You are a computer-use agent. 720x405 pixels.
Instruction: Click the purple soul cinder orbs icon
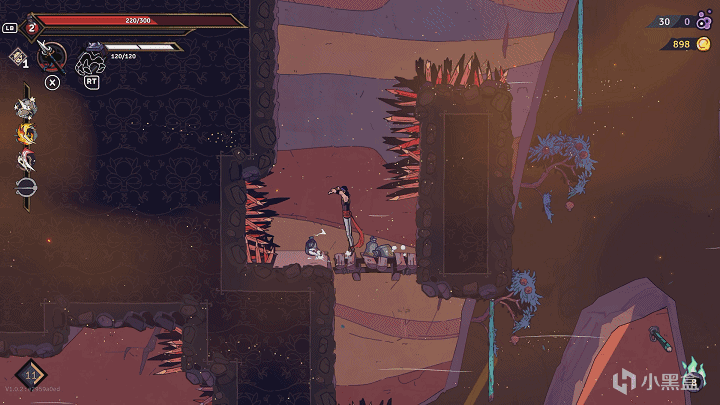click(705, 20)
